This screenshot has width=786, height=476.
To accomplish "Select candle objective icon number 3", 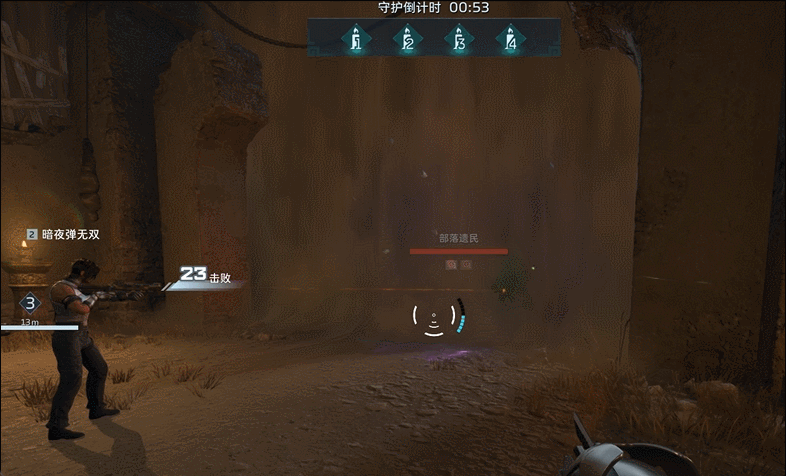I will pos(459,40).
